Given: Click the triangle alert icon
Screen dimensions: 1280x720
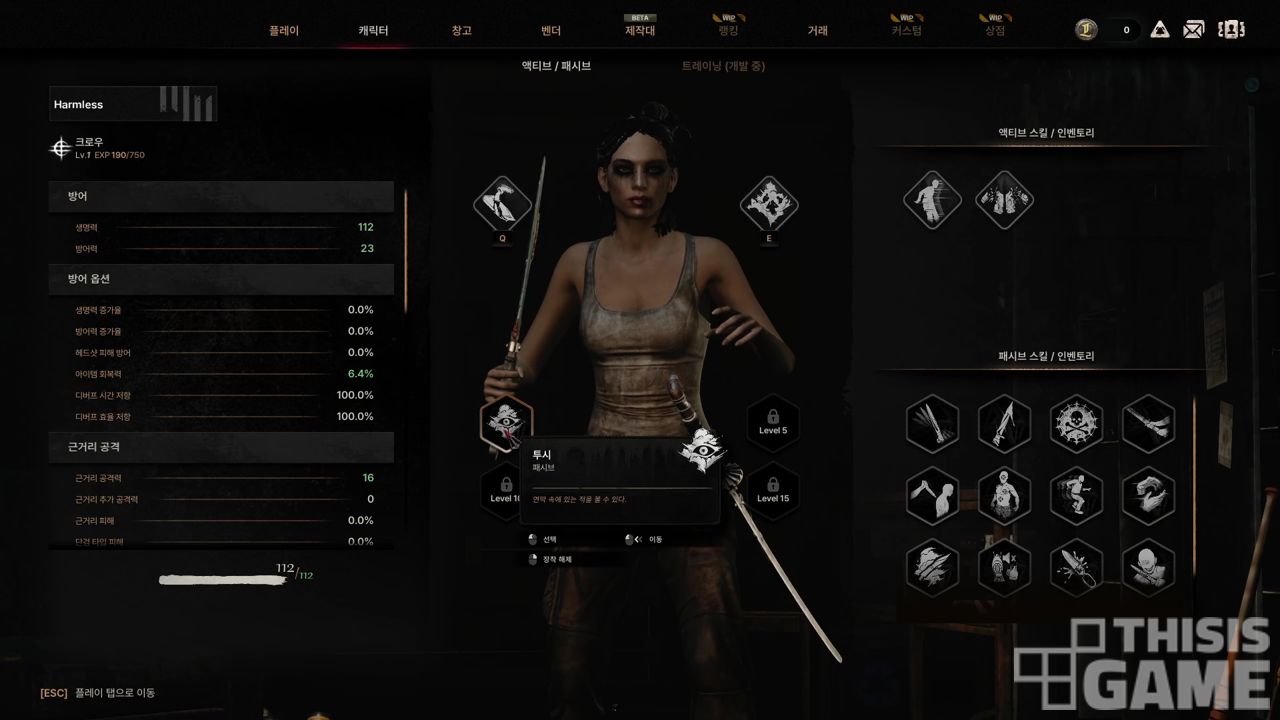Looking at the screenshot, I should [1160, 30].
